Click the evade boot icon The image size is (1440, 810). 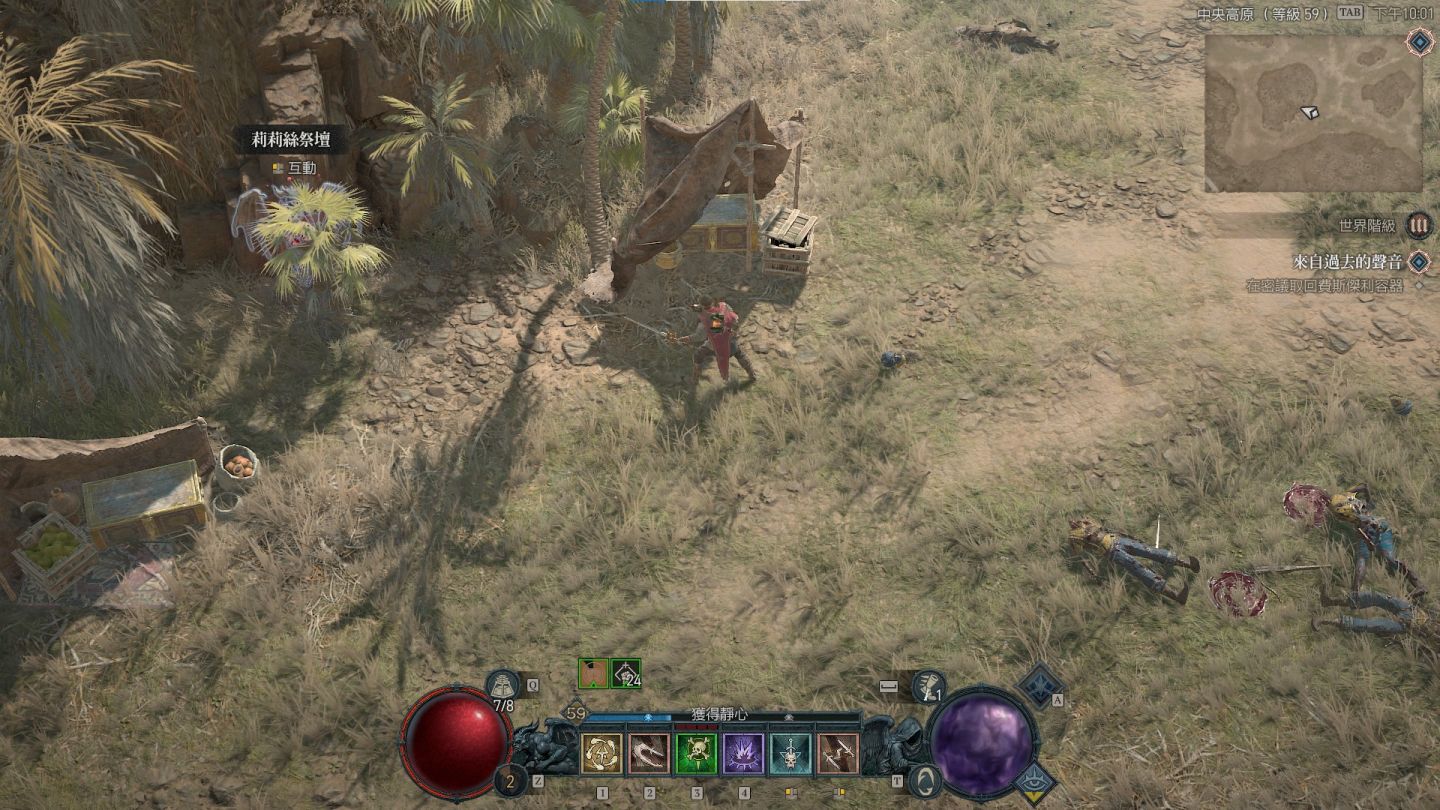(928, 686)
